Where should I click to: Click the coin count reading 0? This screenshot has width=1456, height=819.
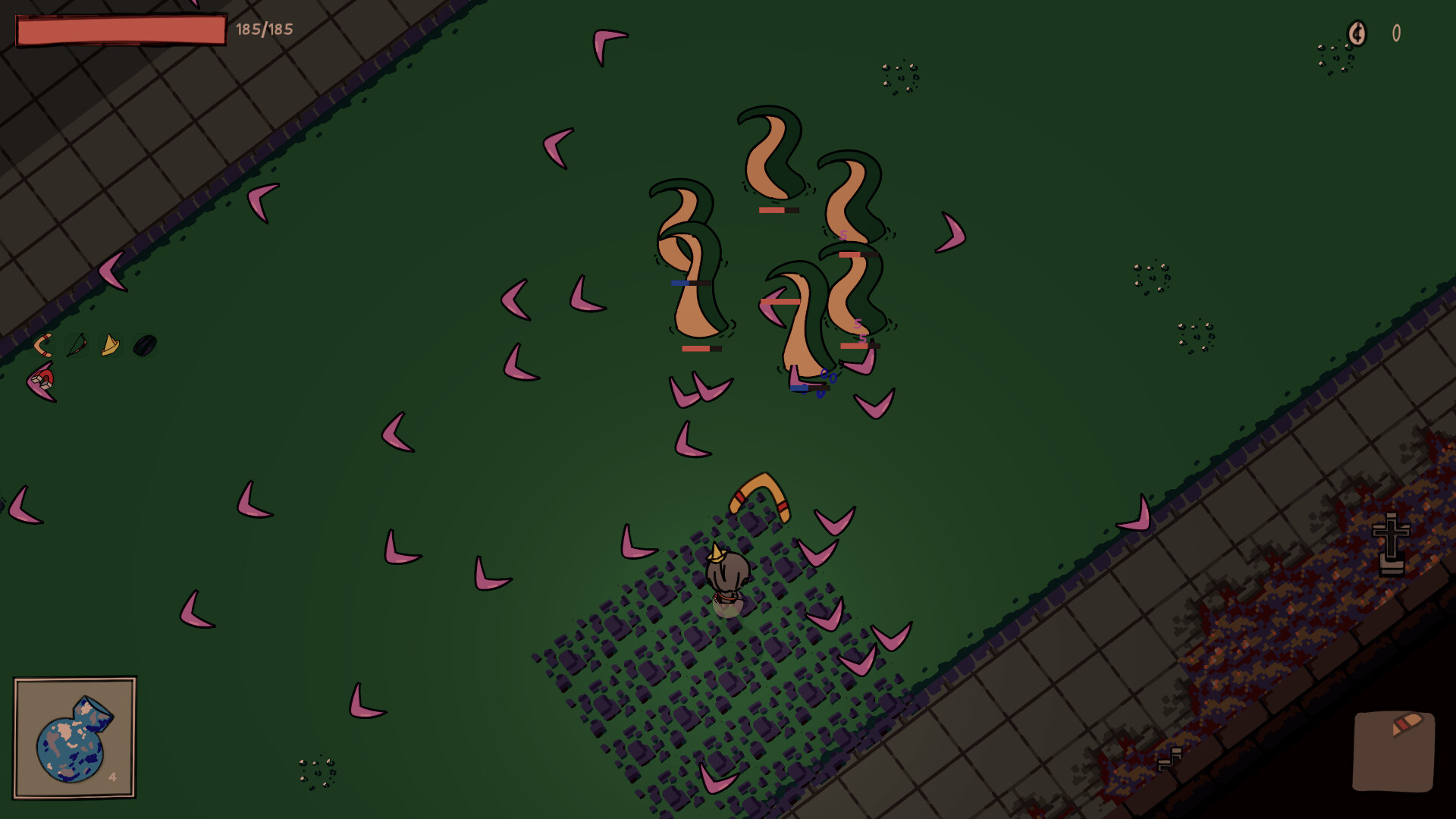coord(1395,33)
